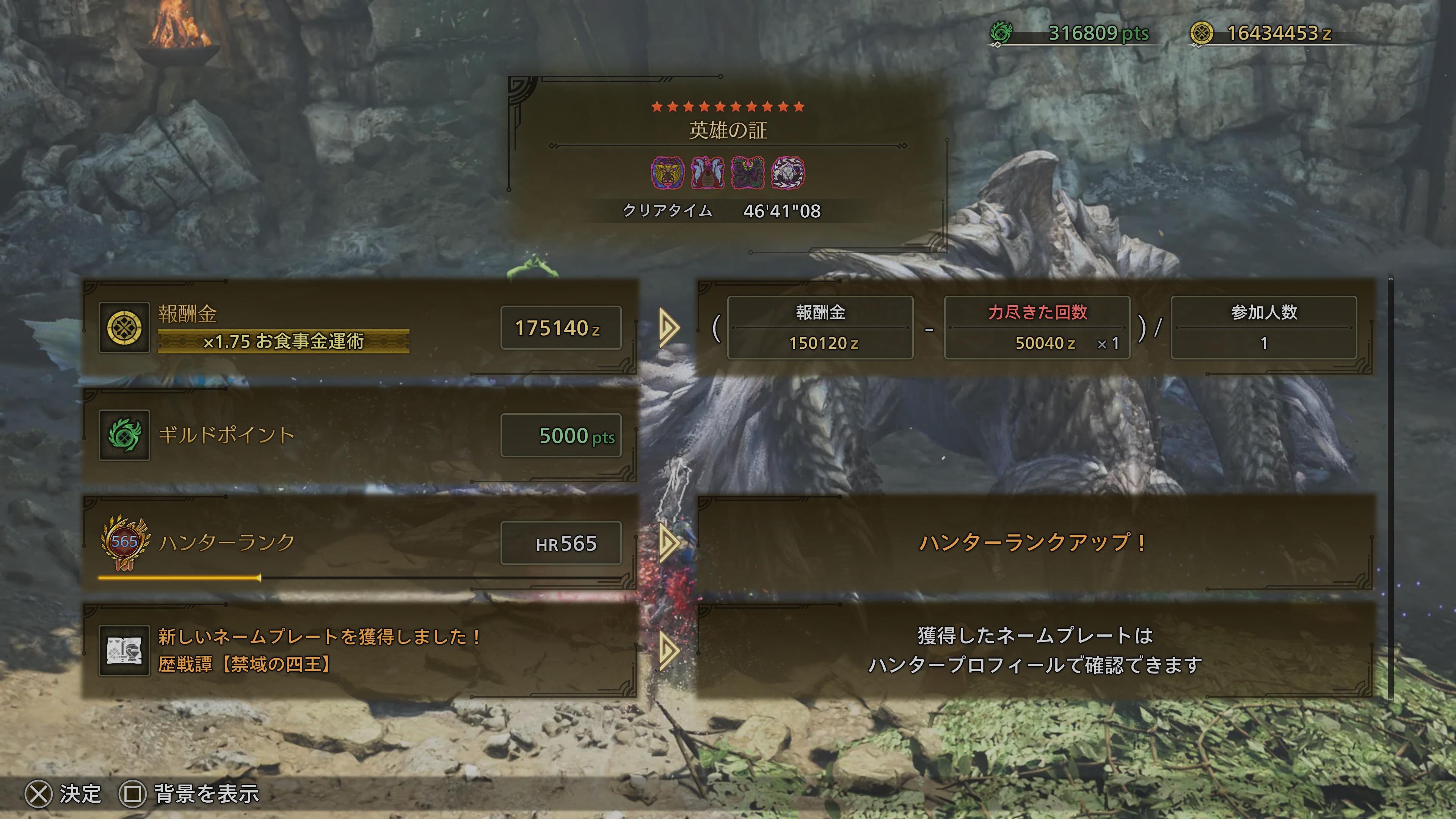Image resolution: width=1456 pixels, height=819 pixels.
Task: Click the arrow beside the reward money row
Action: 668,327
